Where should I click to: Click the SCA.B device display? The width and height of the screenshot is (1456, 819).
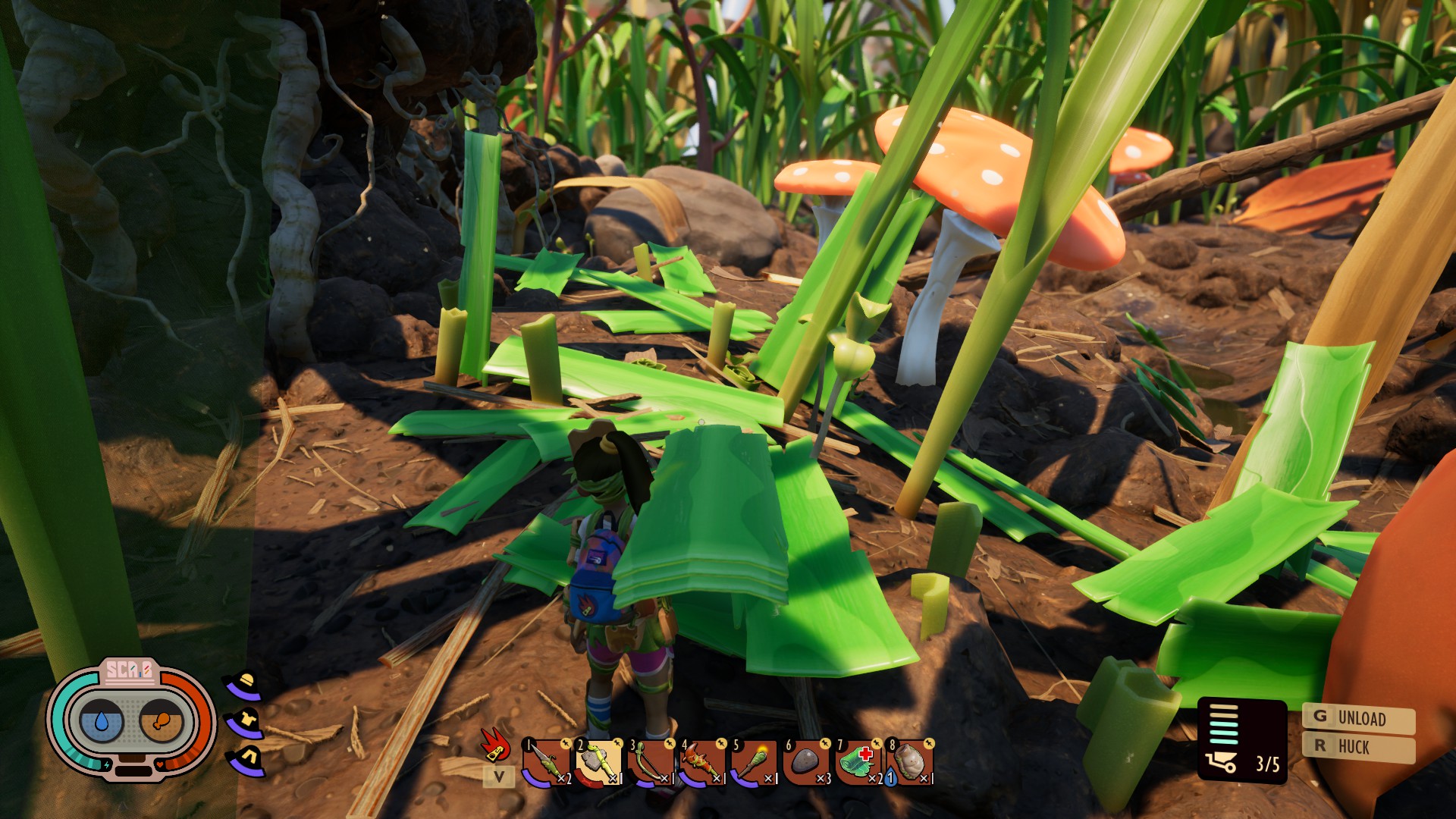coord(131,717)
